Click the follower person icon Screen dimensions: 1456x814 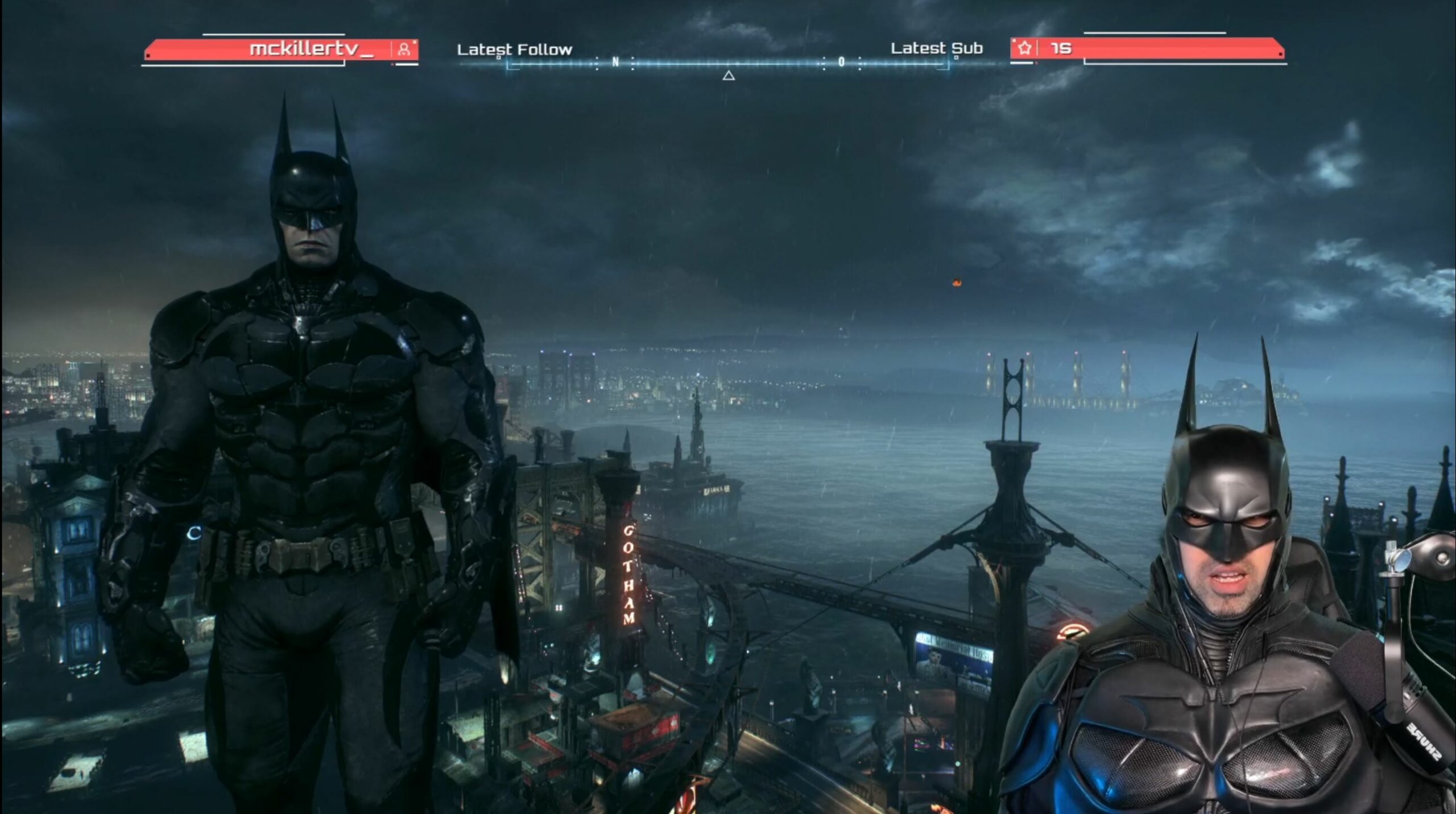click(x=404, y=49)
